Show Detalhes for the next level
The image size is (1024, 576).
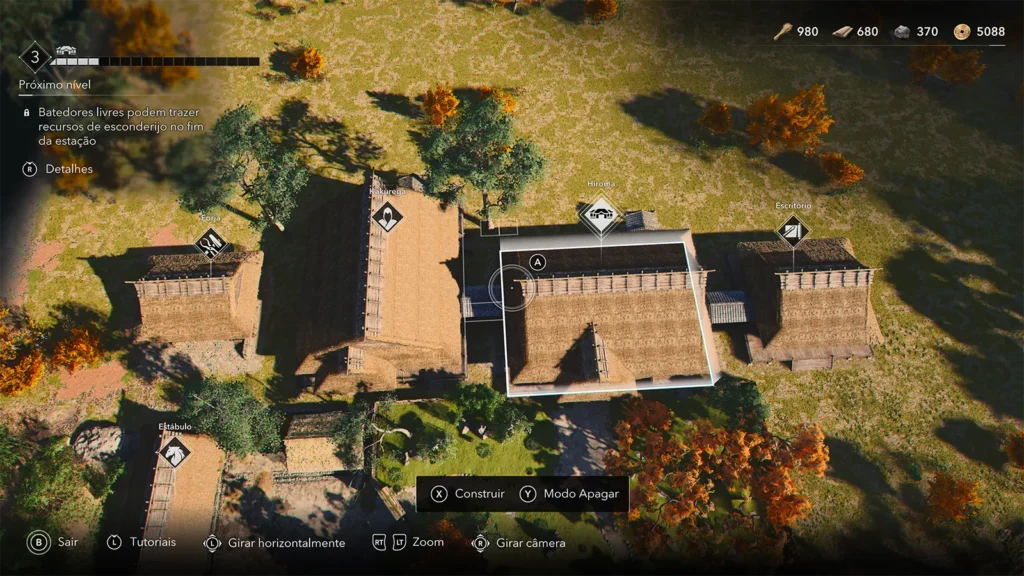[58, 169]
